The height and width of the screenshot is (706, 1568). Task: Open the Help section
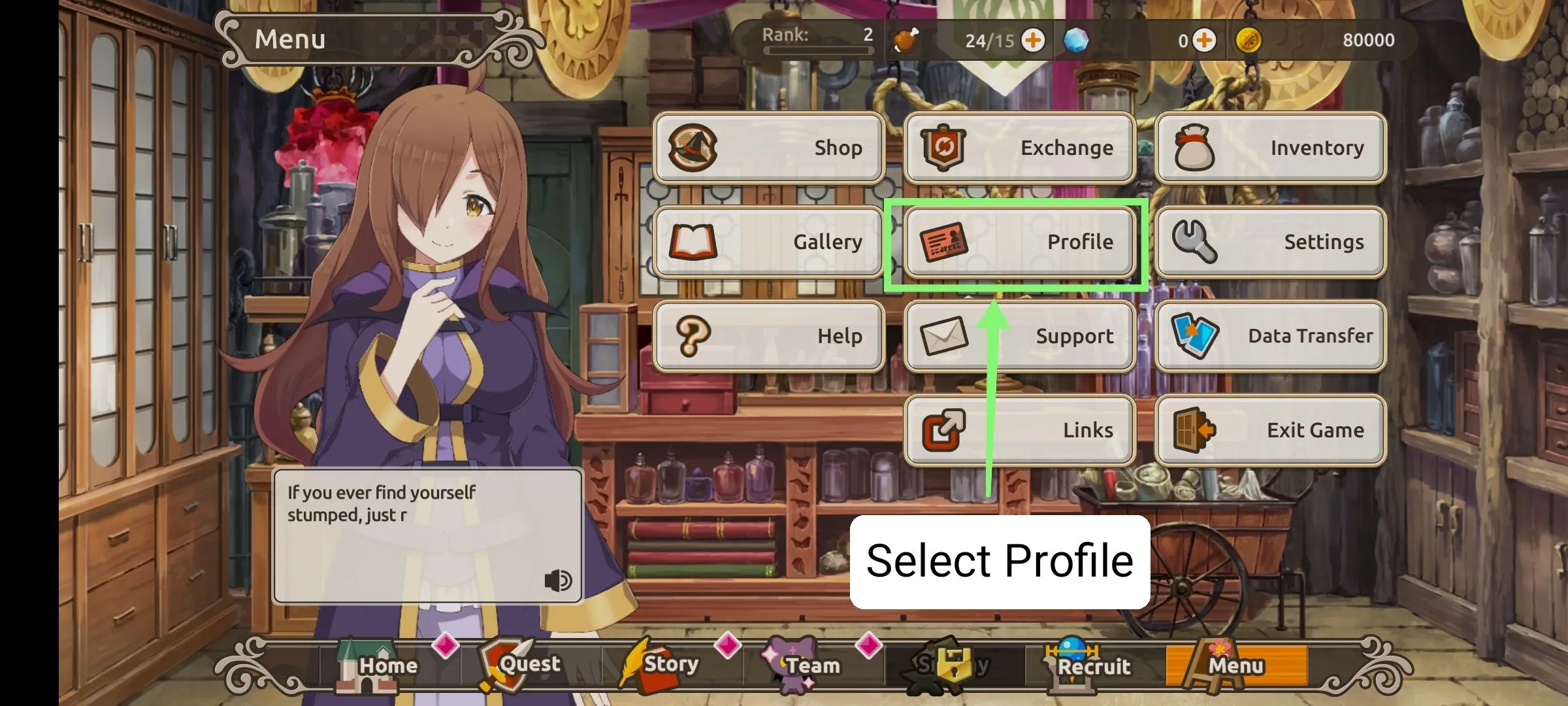(769, 336)
